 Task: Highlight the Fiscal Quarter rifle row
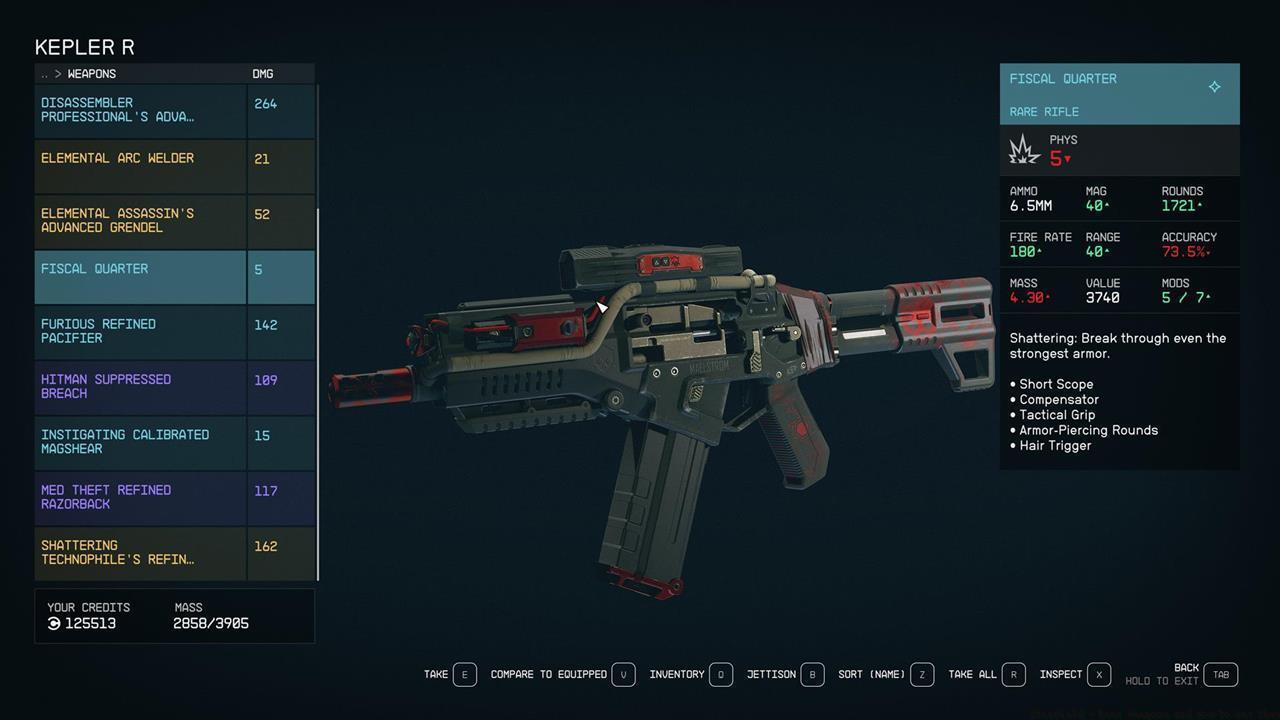coord(140,276)
